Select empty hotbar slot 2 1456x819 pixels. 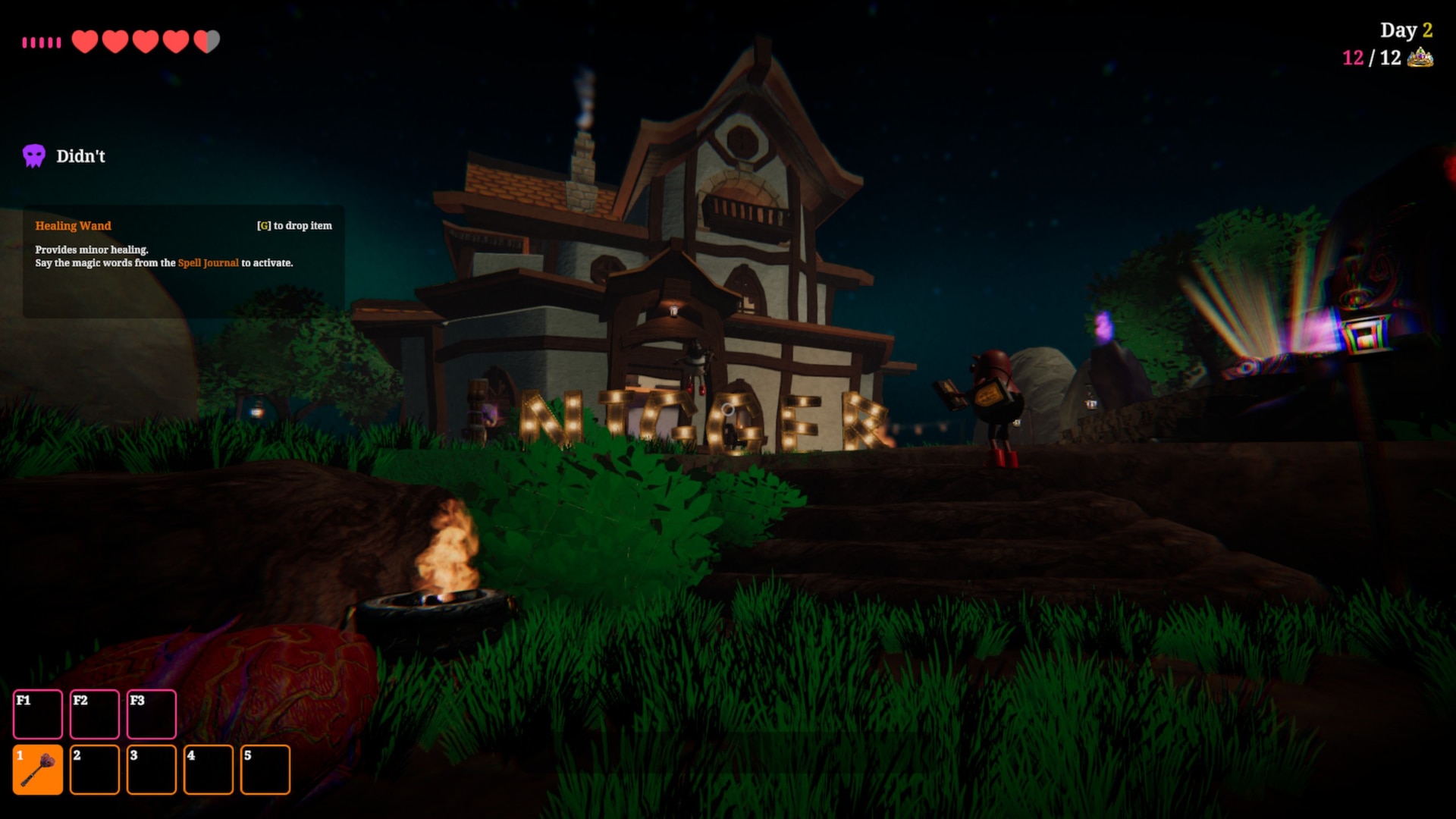tap(95, 770)
